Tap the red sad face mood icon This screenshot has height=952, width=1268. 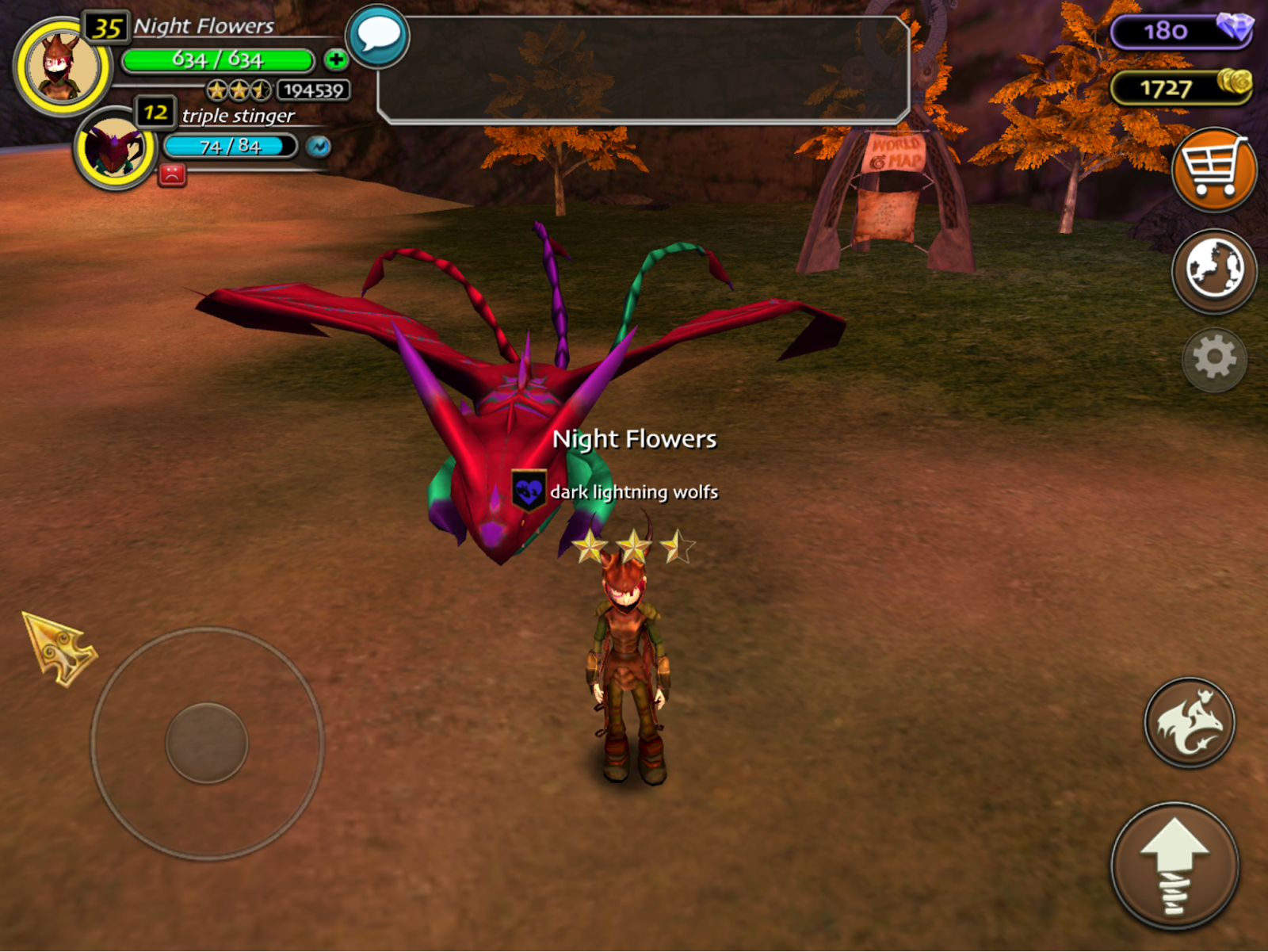172,174
